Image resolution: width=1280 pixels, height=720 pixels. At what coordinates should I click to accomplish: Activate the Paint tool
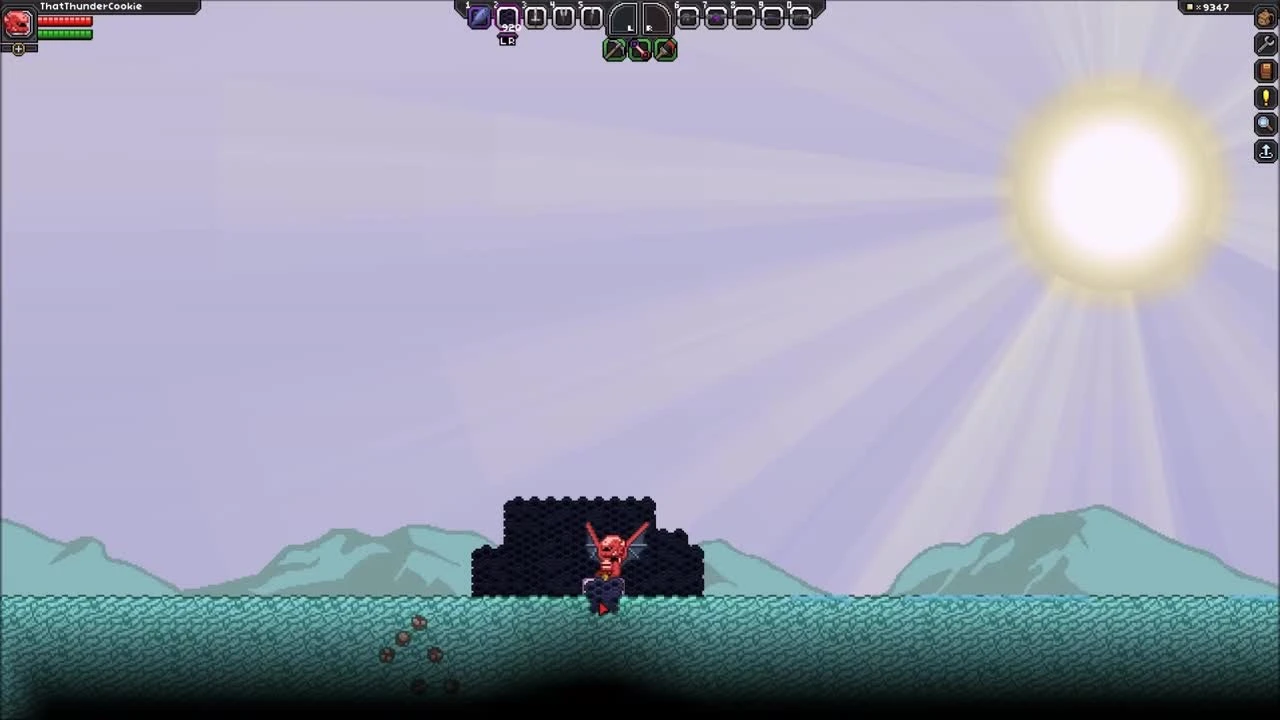pyautogui.click(x=666, y=50)
